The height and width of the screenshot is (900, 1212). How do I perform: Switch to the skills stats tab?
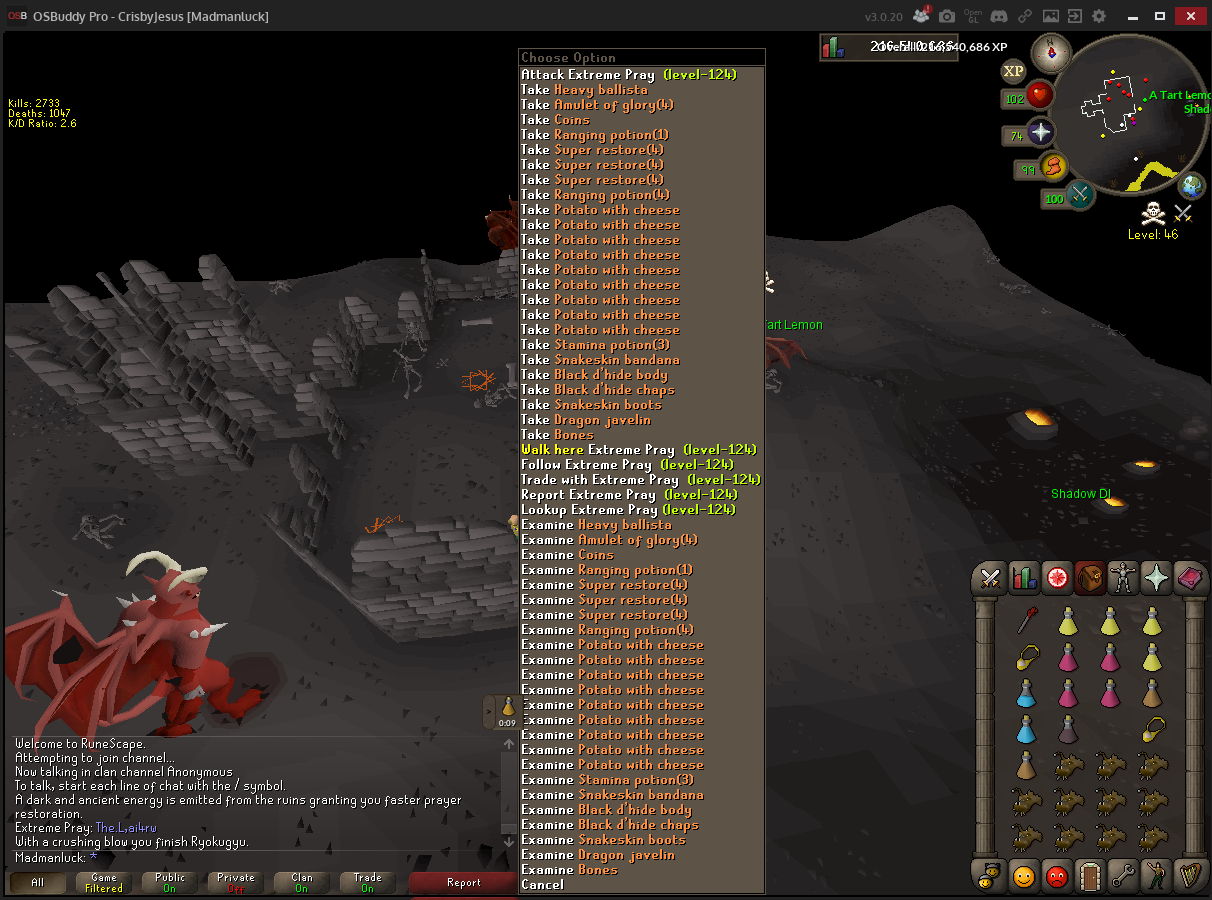tap(1023, 578)
